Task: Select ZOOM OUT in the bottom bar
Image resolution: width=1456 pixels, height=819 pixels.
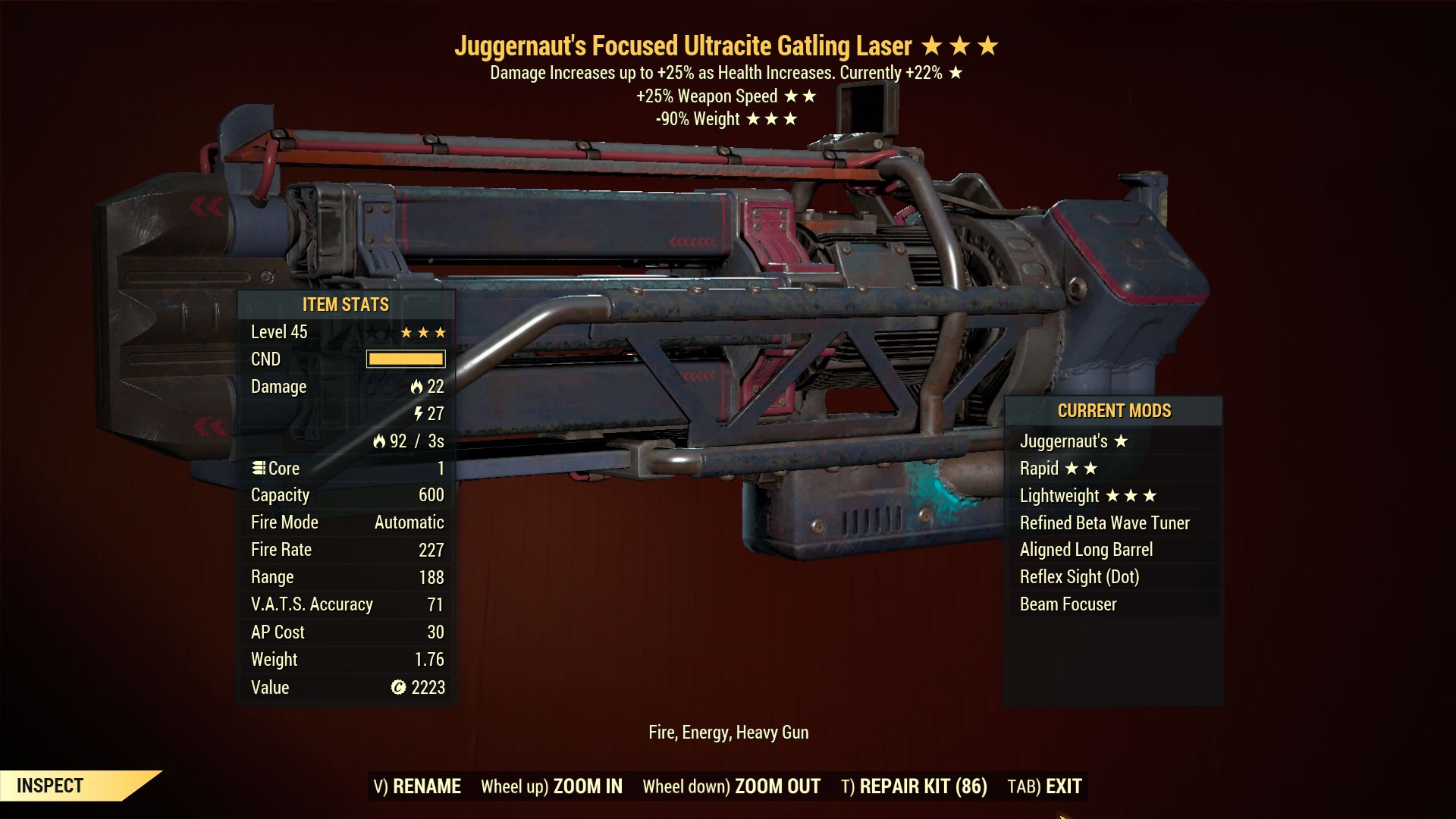Action: pos(731,786)
